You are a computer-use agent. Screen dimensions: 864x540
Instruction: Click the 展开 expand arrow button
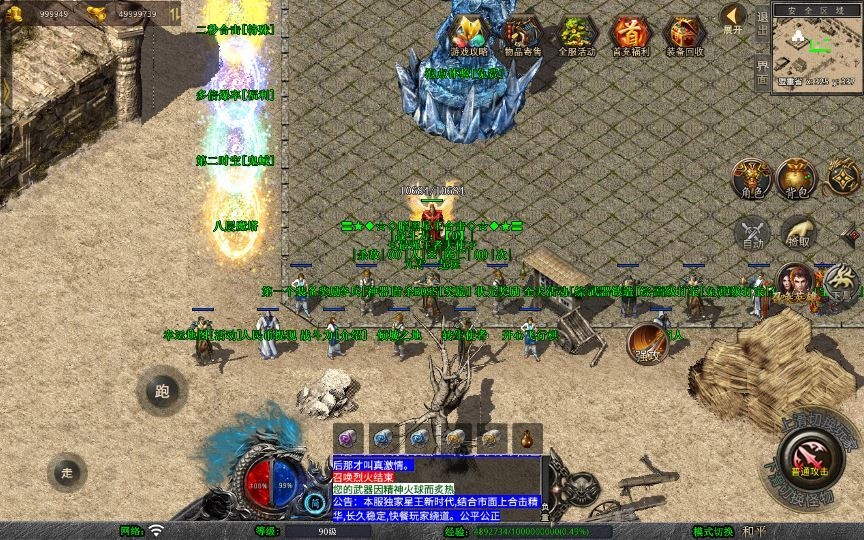tap(733, 20)
